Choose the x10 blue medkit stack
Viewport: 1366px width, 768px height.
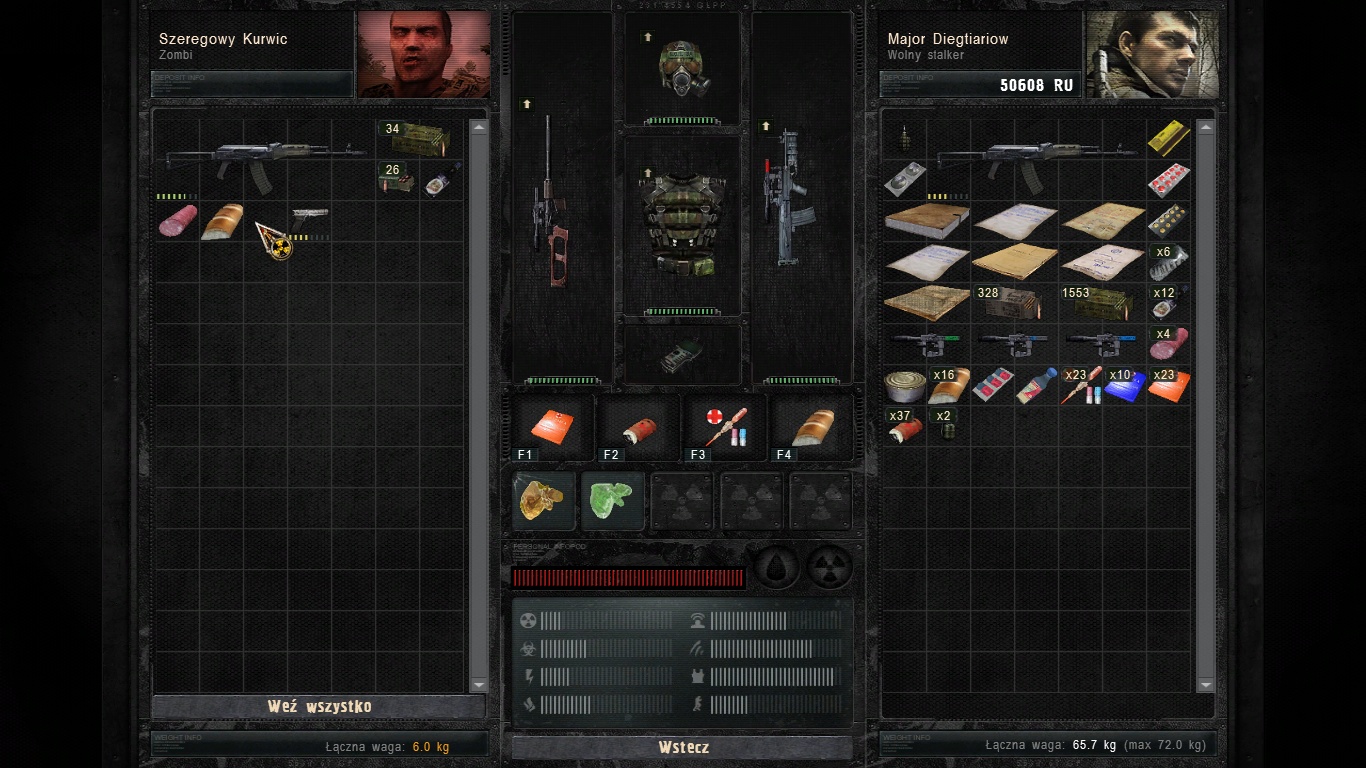(x=1123, y=386)
